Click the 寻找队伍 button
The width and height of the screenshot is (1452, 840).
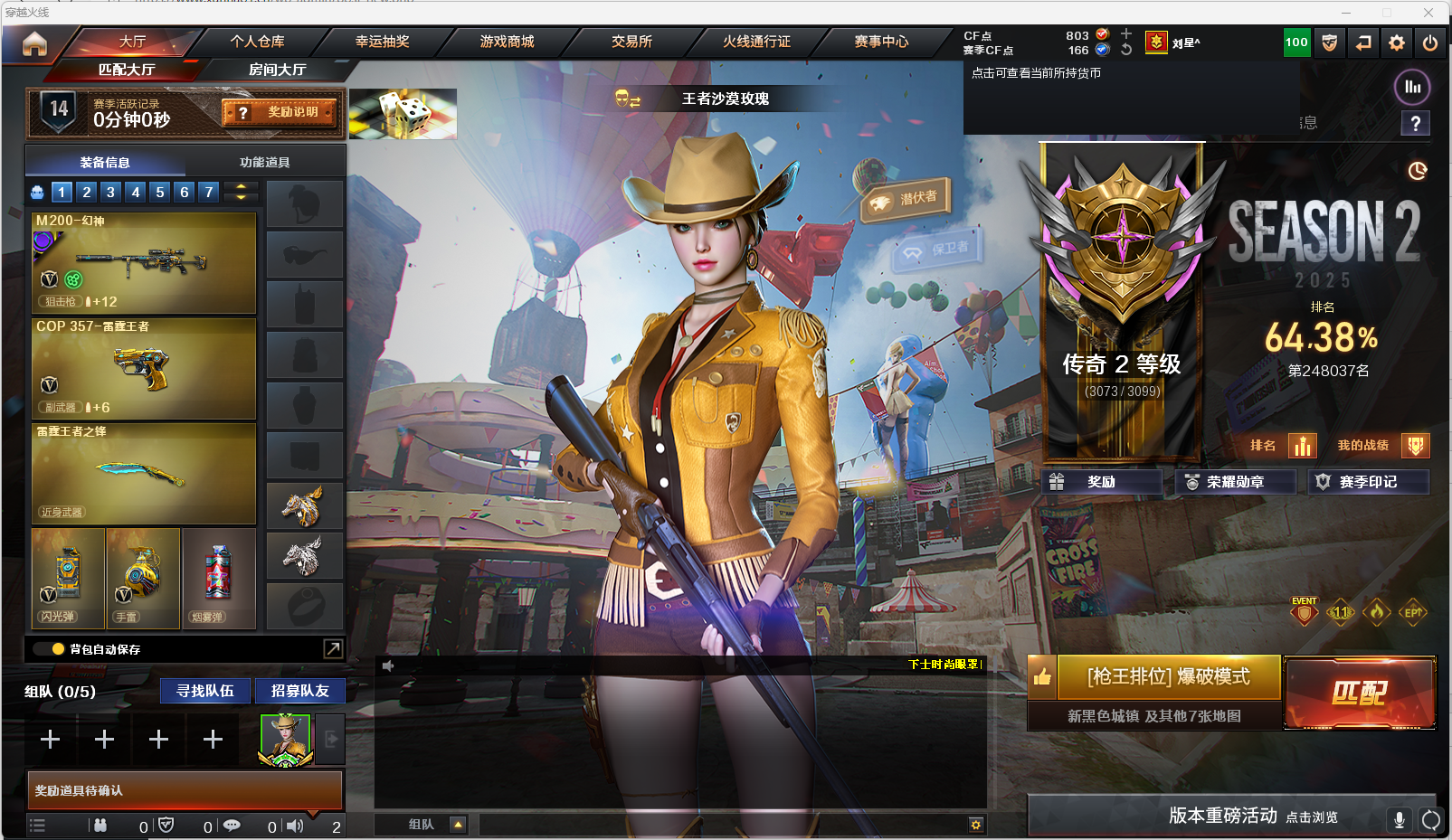205,691
